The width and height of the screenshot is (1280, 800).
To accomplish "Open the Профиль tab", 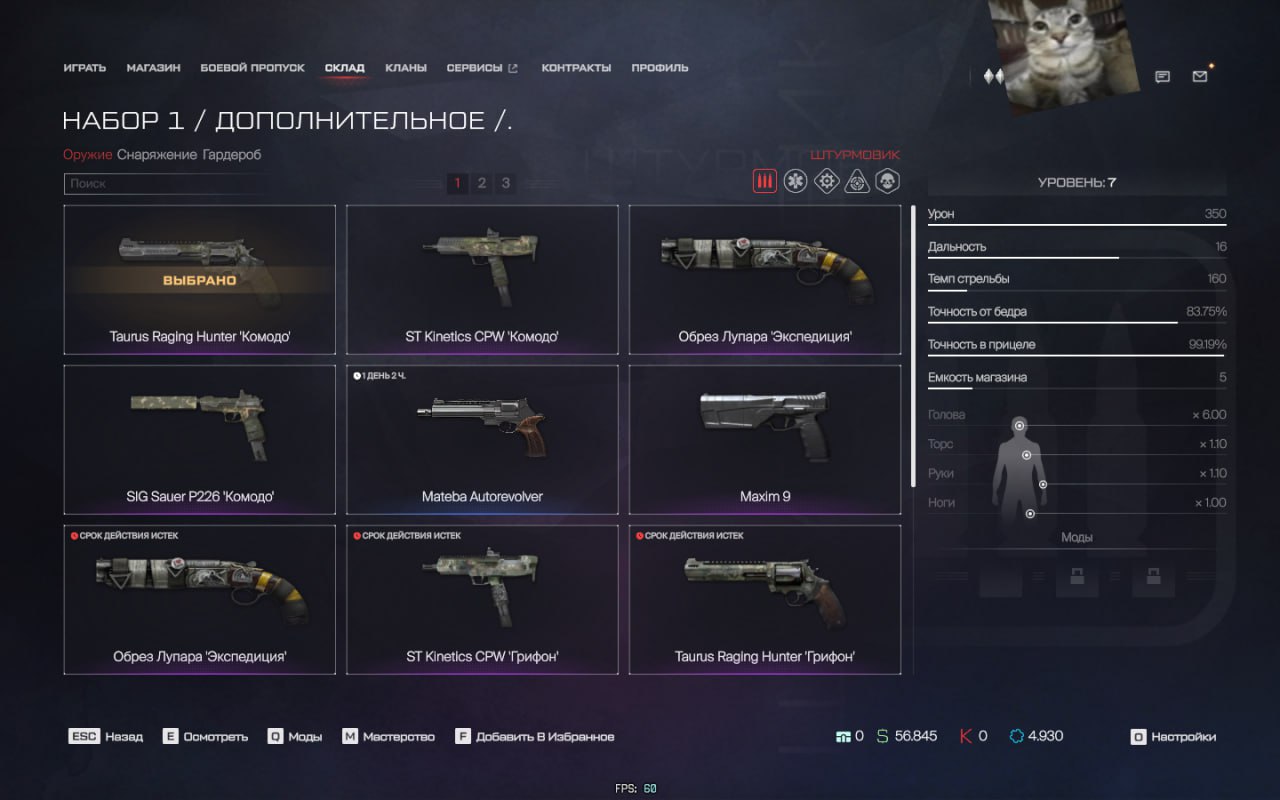I will click(x=659, y=68).
